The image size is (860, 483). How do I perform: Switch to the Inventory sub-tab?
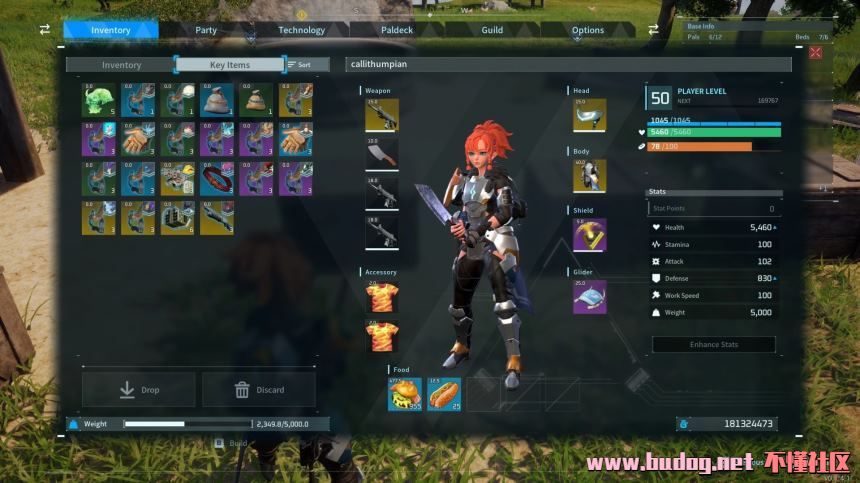[121, 65]
